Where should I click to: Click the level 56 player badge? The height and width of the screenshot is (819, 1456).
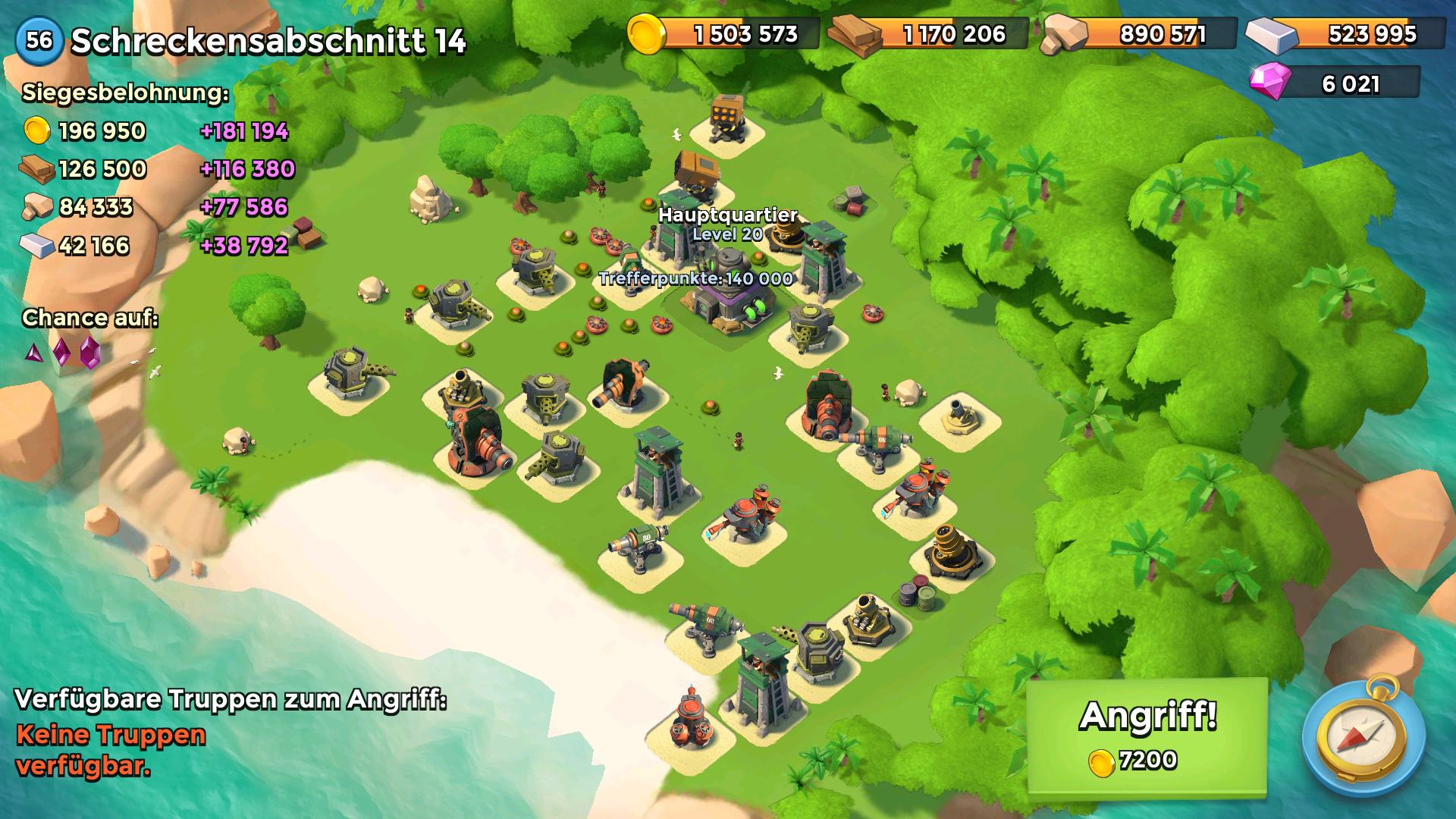click(x=39, y=40)
